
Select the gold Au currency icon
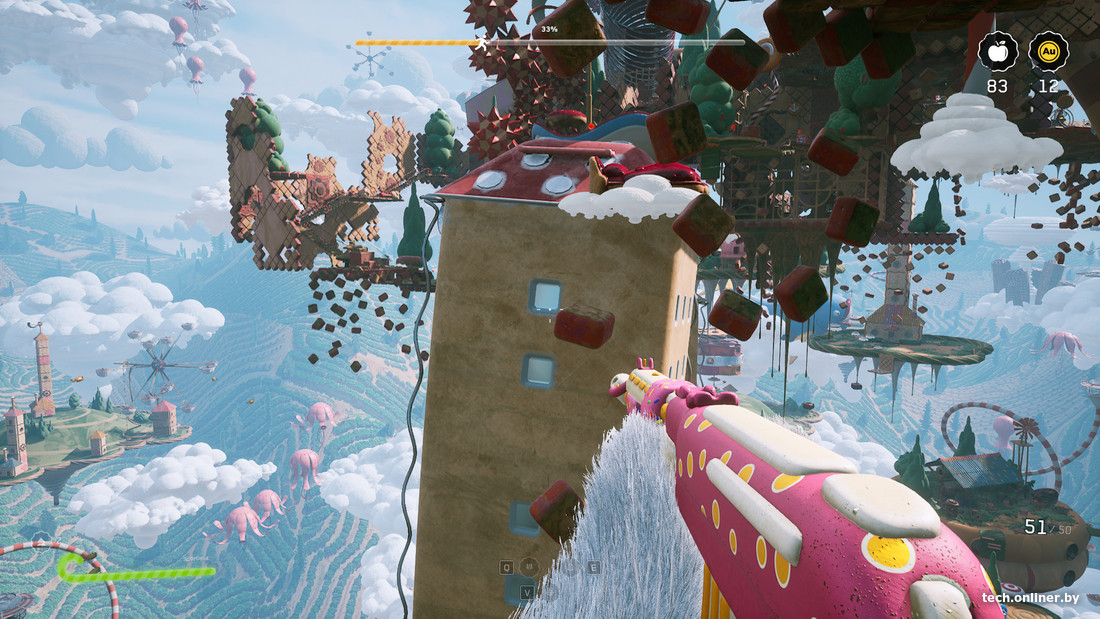pos(1048,52)
